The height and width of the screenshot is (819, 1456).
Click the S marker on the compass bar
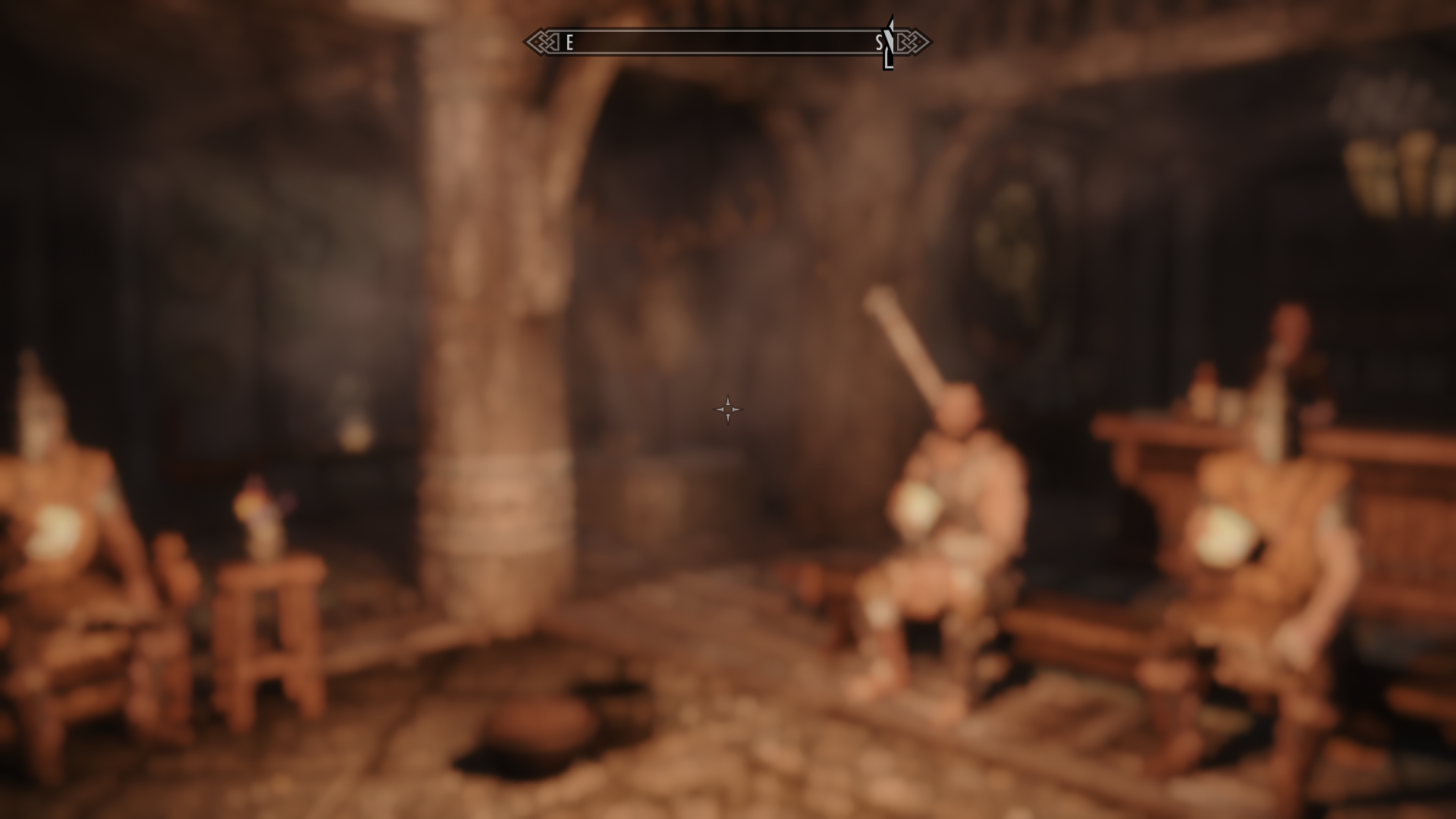pos(880,43)
